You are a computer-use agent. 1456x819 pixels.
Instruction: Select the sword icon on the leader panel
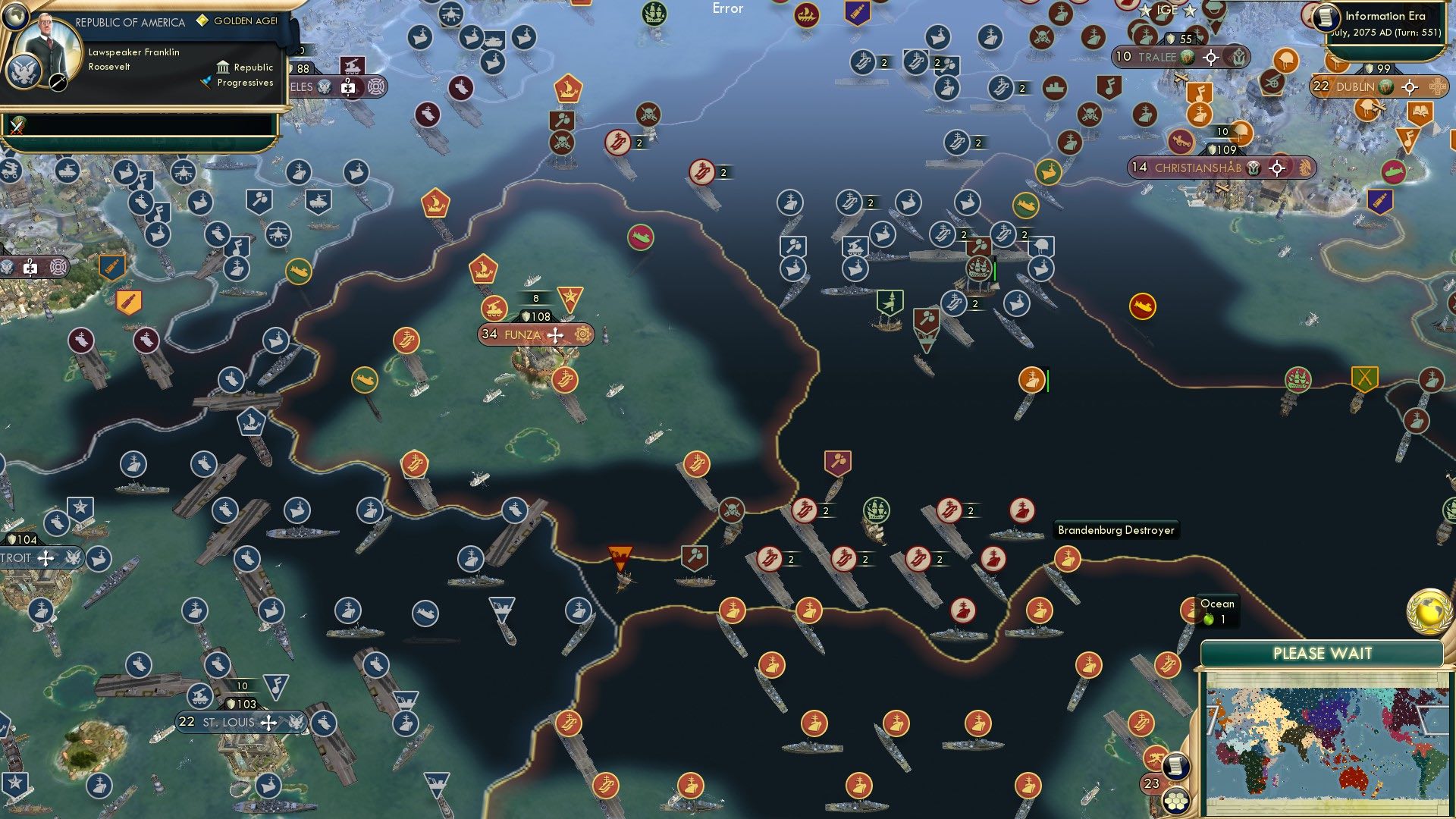58,83
